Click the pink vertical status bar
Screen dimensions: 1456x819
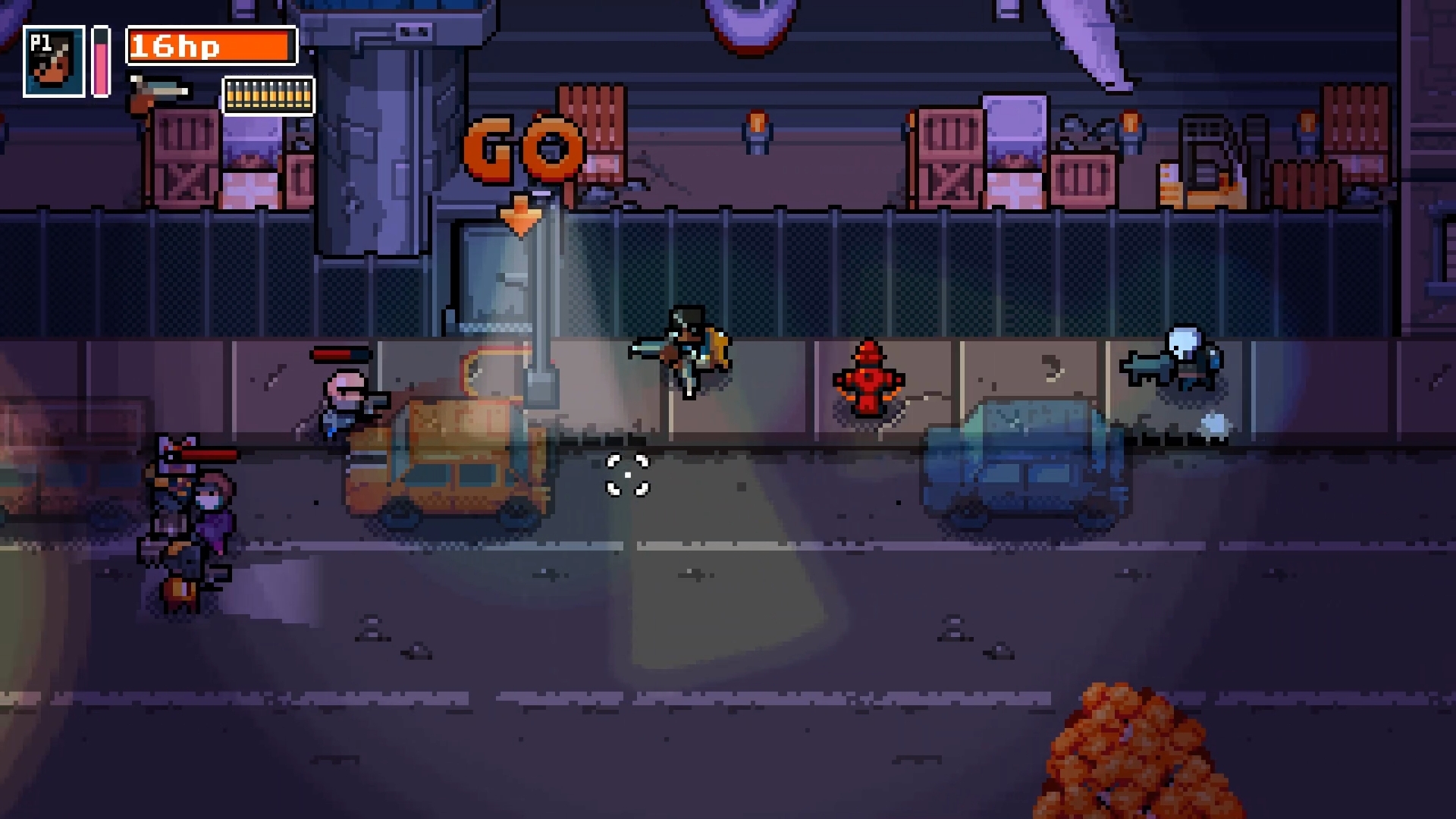point(99,61)
